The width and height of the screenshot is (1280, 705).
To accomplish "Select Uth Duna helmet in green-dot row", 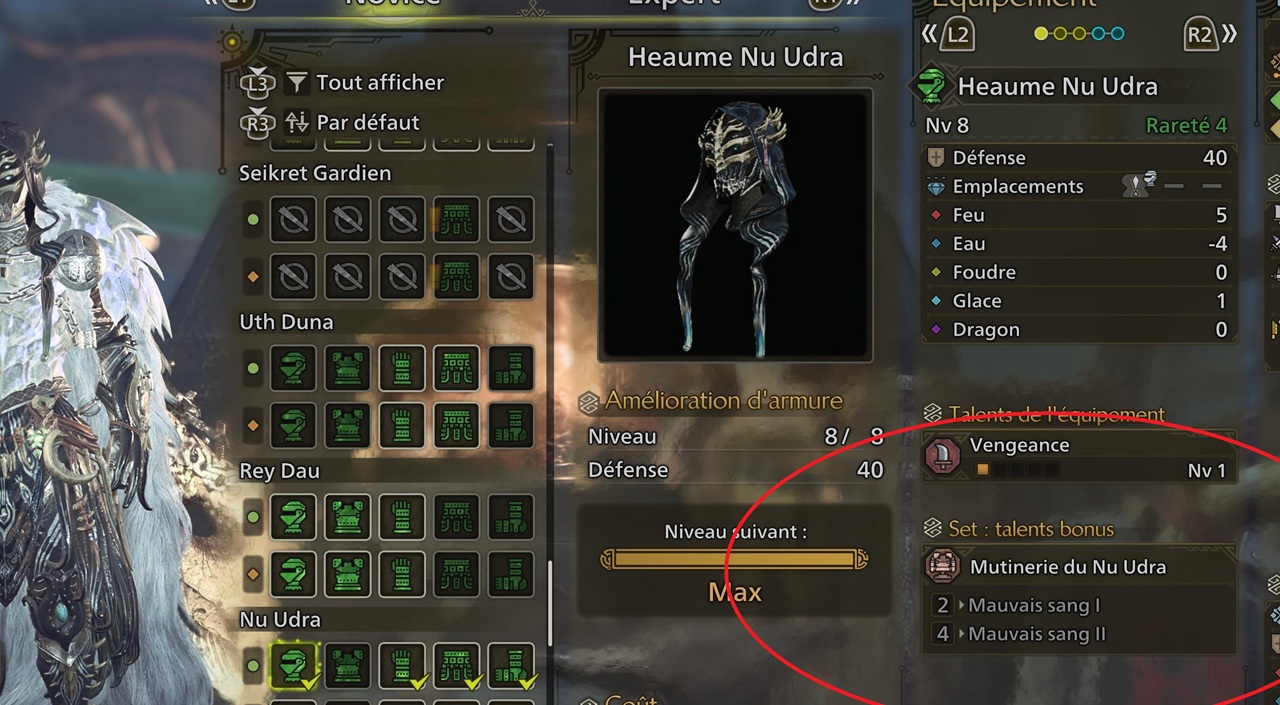I will [293, 368].
